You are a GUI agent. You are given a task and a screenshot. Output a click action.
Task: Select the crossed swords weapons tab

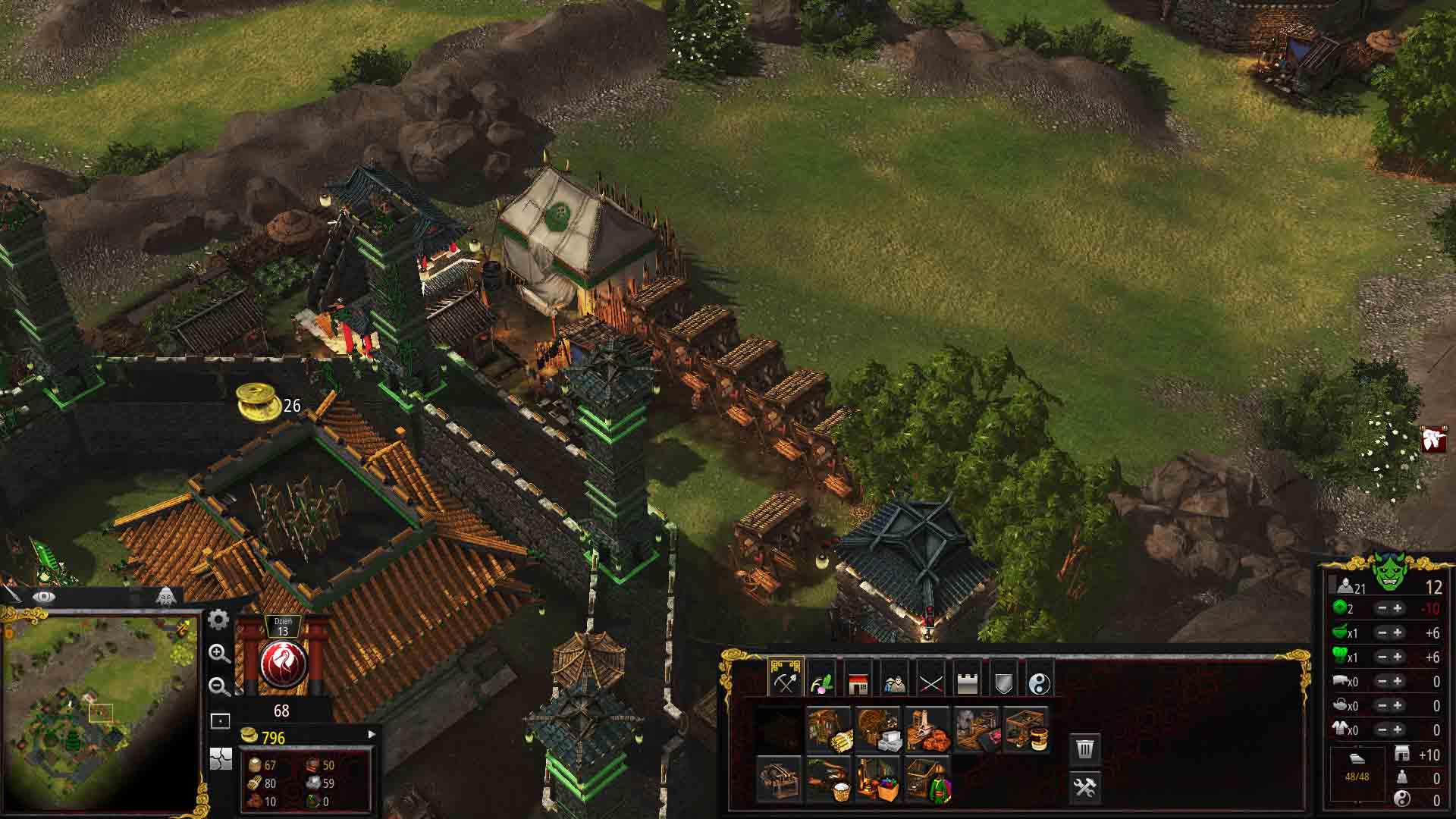pyautogui.click(x=930, y=682)
